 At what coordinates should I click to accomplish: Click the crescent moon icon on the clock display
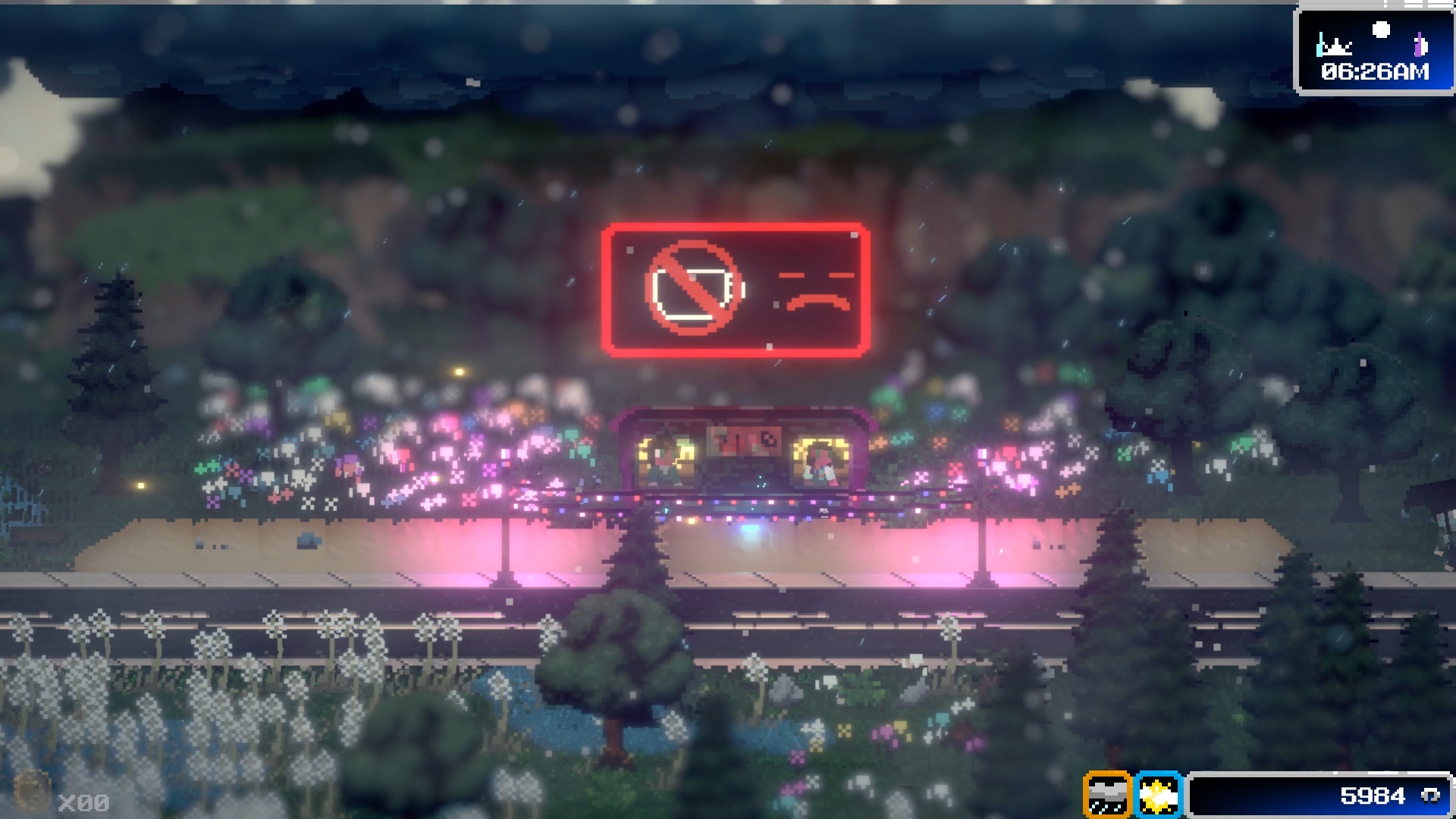point(1381,29)
